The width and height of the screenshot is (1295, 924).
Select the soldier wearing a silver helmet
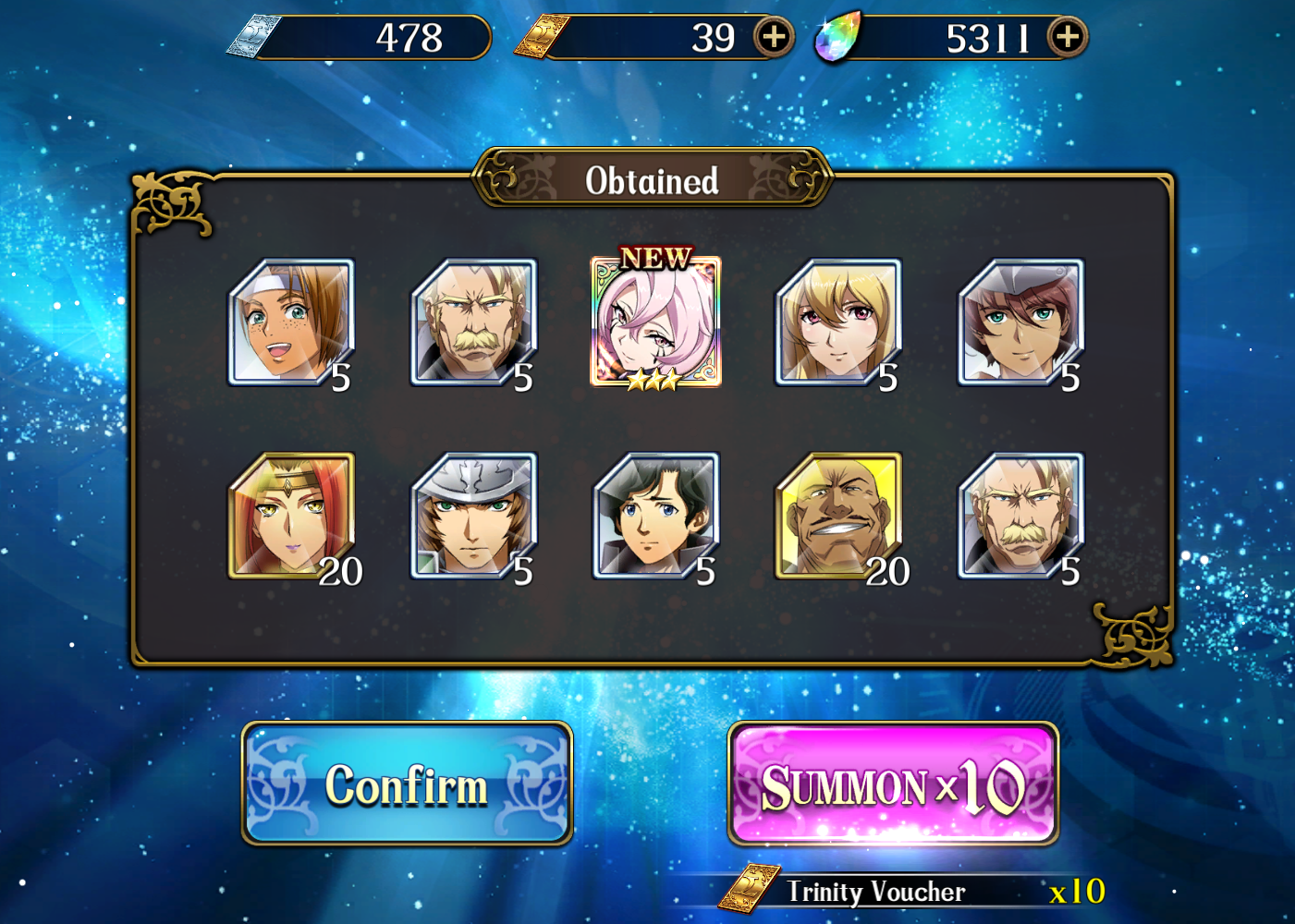pos(473,516)
